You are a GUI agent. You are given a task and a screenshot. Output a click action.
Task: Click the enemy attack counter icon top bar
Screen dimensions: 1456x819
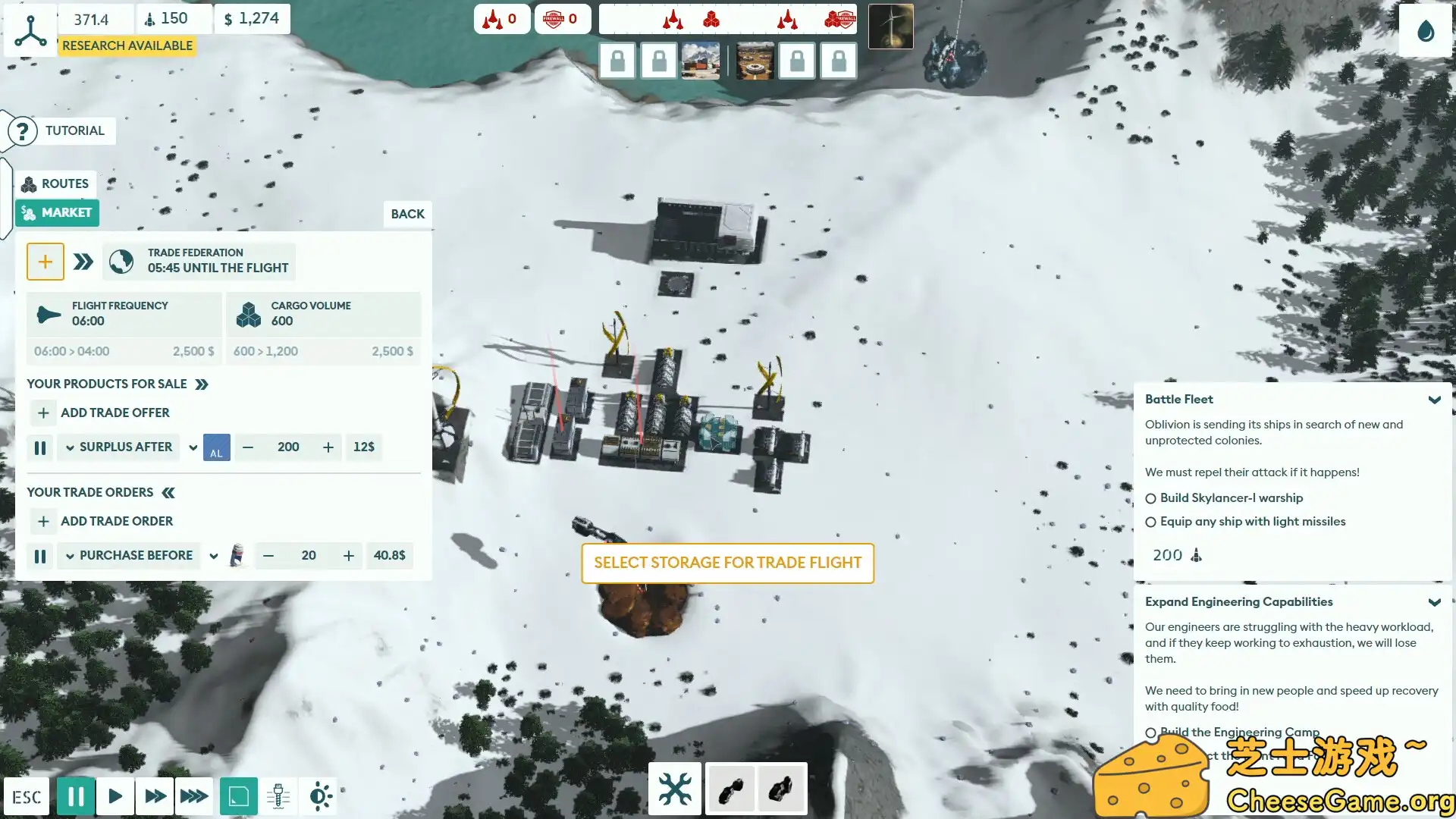[502, 19]
